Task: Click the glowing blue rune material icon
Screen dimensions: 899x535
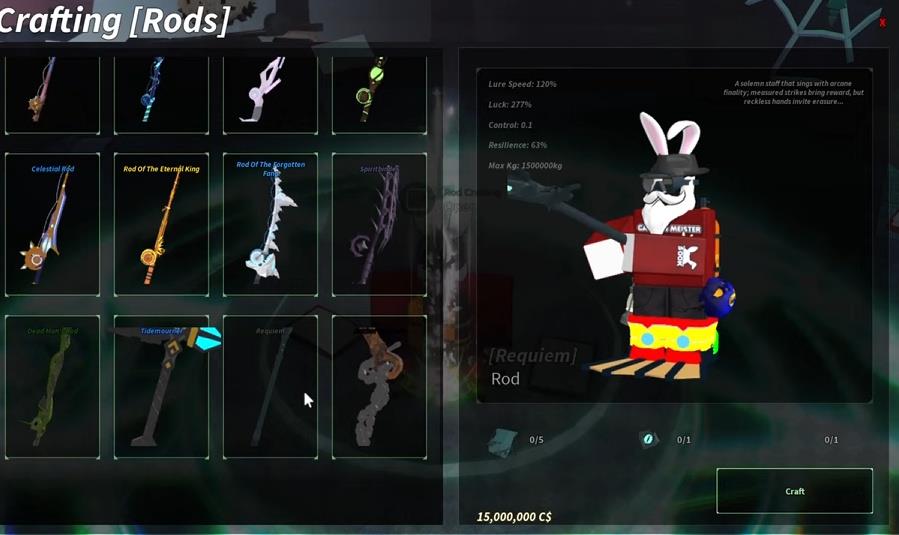Action: [648, 440]
